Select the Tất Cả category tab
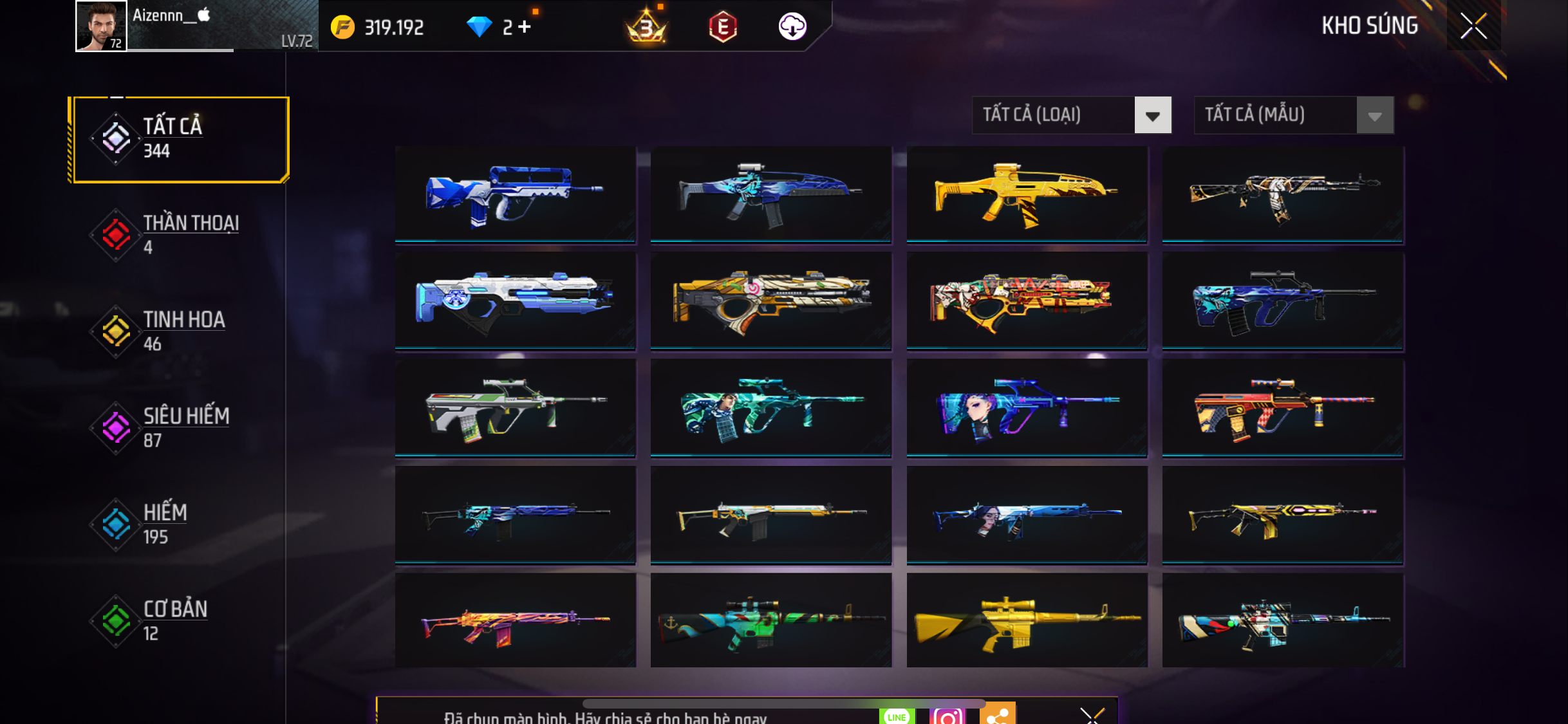Viewport: 1568px width, 724px height. pyautogui.click(x=181, y=139)
